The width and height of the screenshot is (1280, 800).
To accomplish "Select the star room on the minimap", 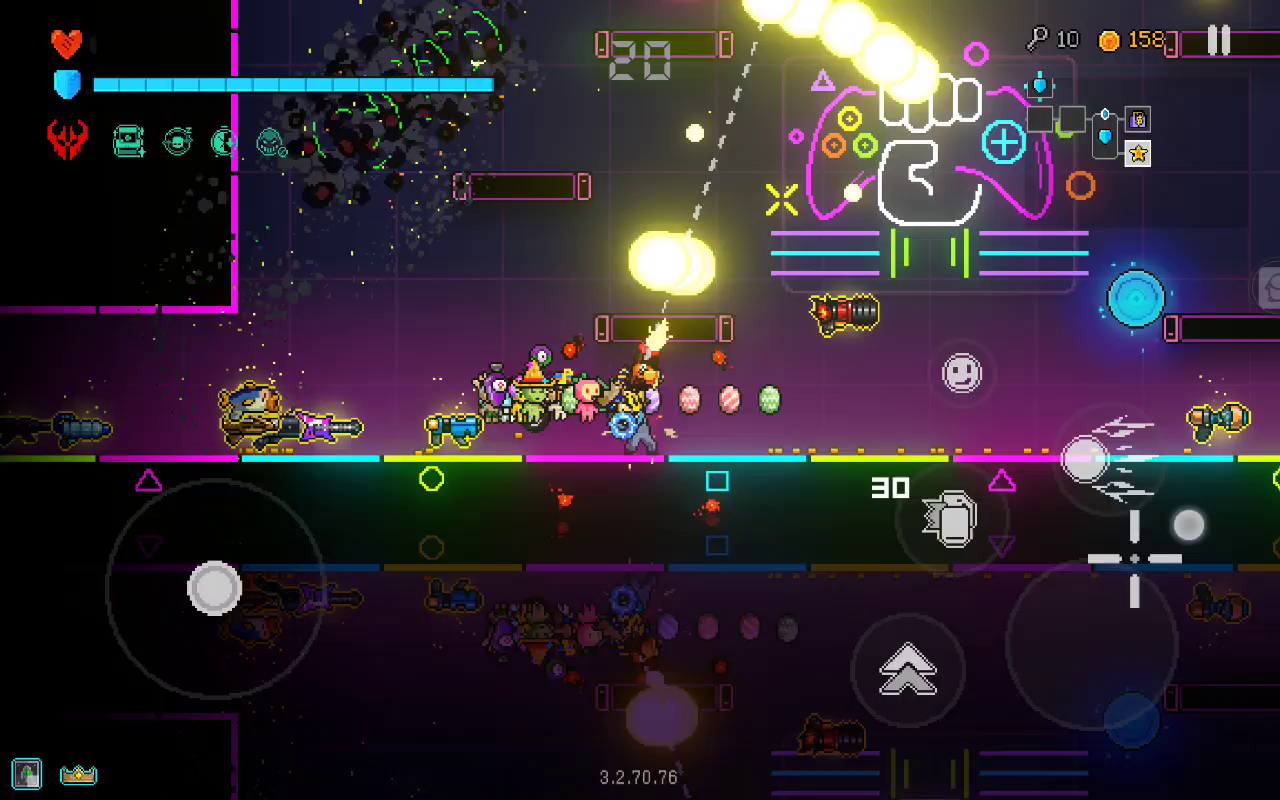I will click(x=1137, y=153).
